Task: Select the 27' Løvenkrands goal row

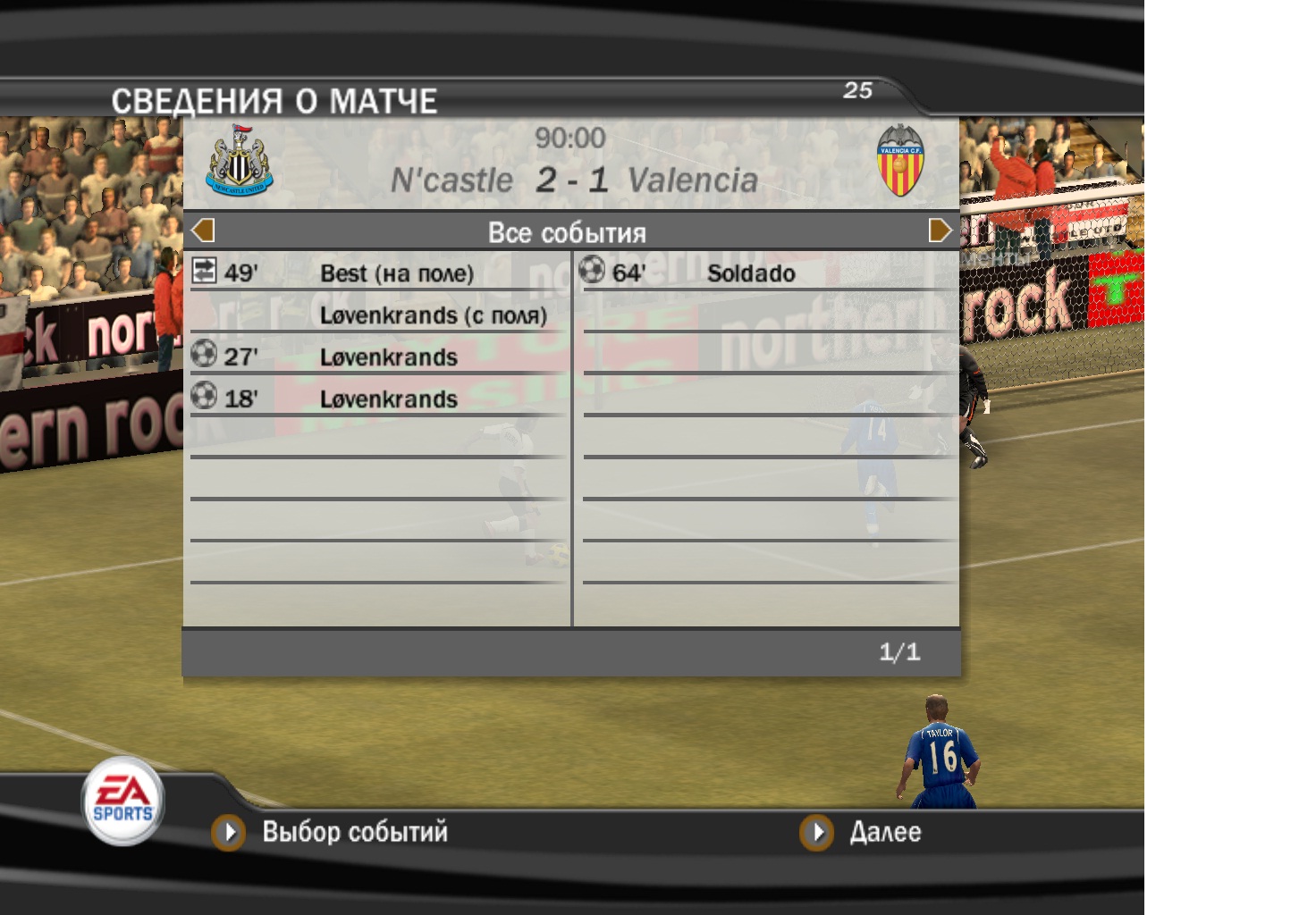Action: (x=377, y=357)
